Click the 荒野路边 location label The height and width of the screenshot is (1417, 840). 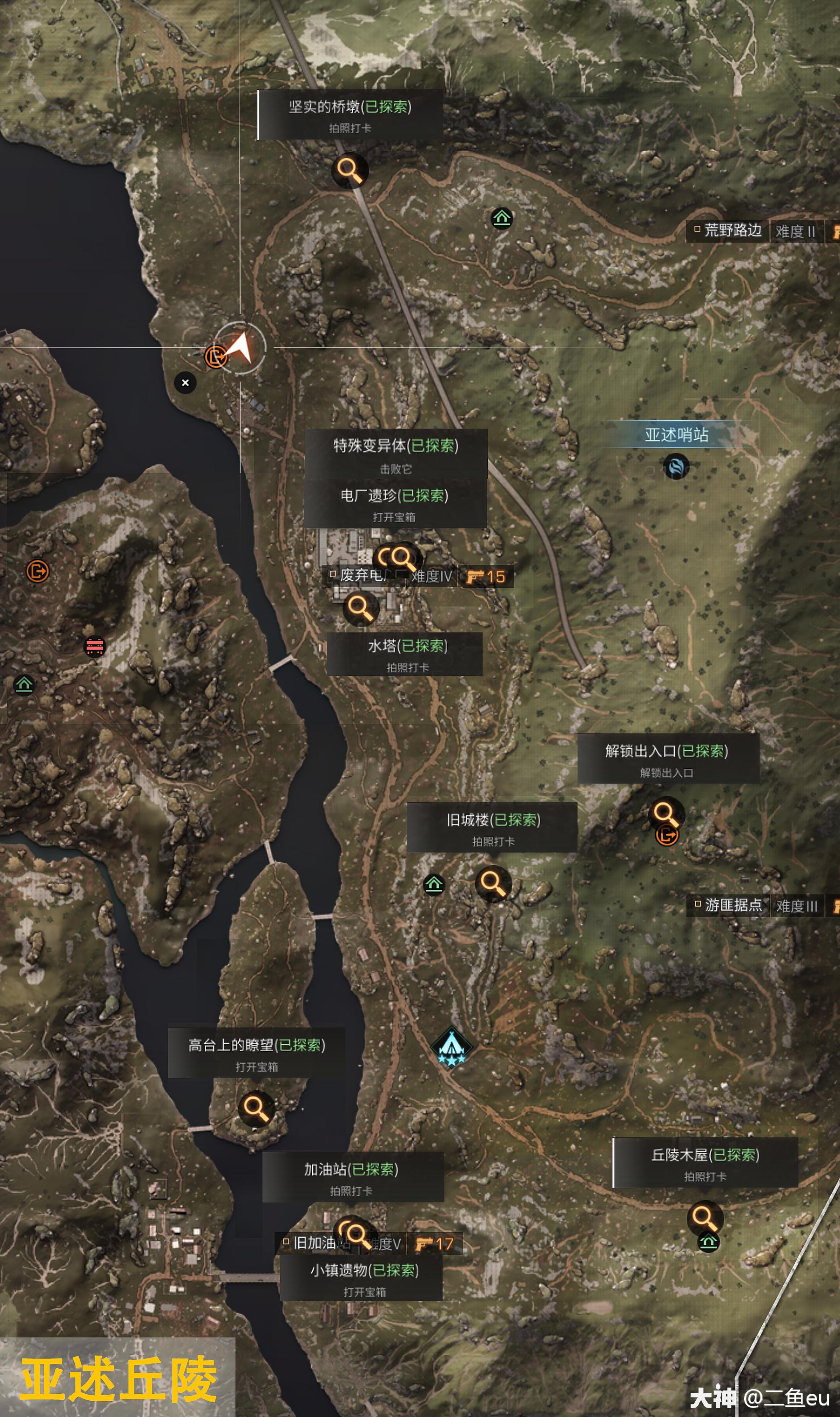pos(732,230)
